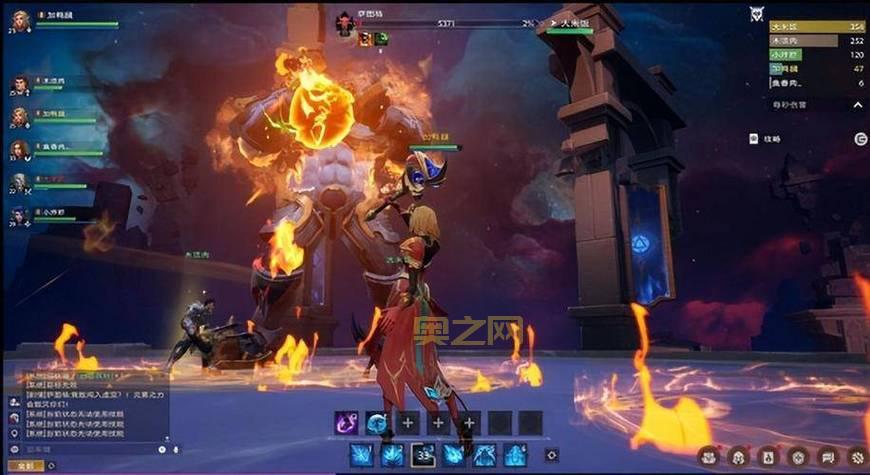Open the last round menu icon at bottom right

(x=857, y=455)
